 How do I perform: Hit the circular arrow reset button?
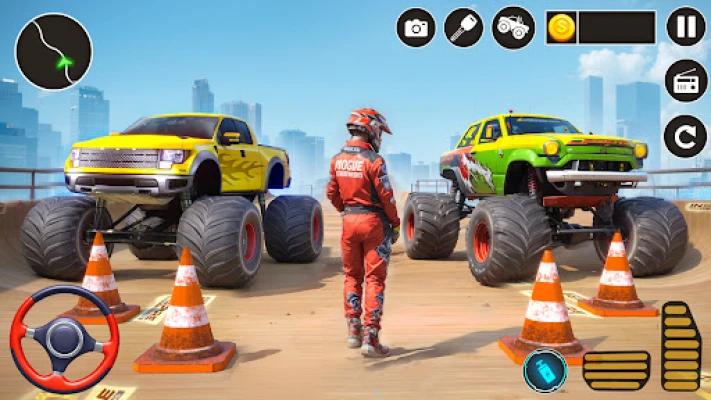click(x=686, y=136)
